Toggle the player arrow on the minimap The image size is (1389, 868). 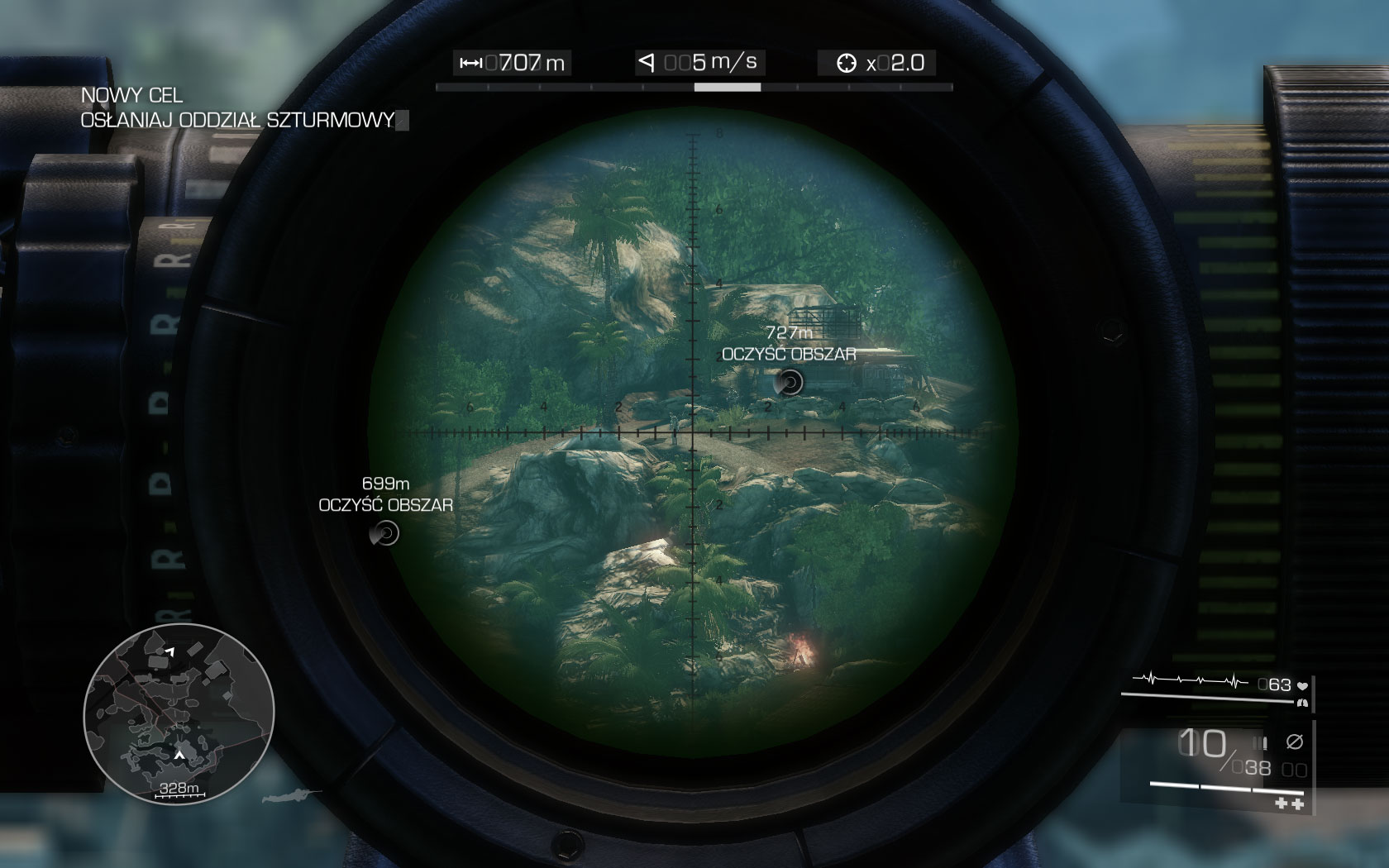pos(179,755)
